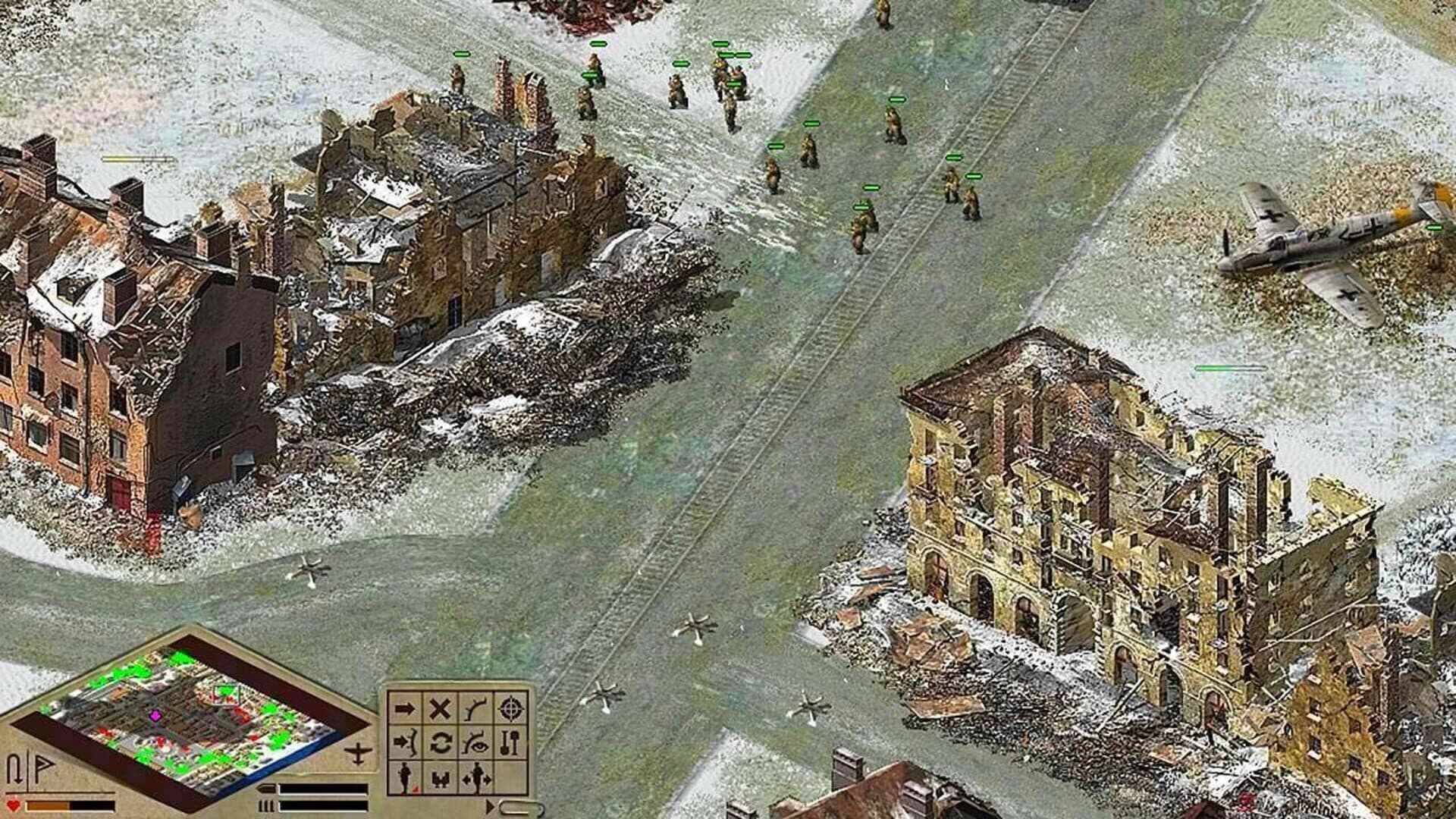Click the move-into-building arrow command
This screenshot has width=1456, height=819.
[x=404, y=742]
